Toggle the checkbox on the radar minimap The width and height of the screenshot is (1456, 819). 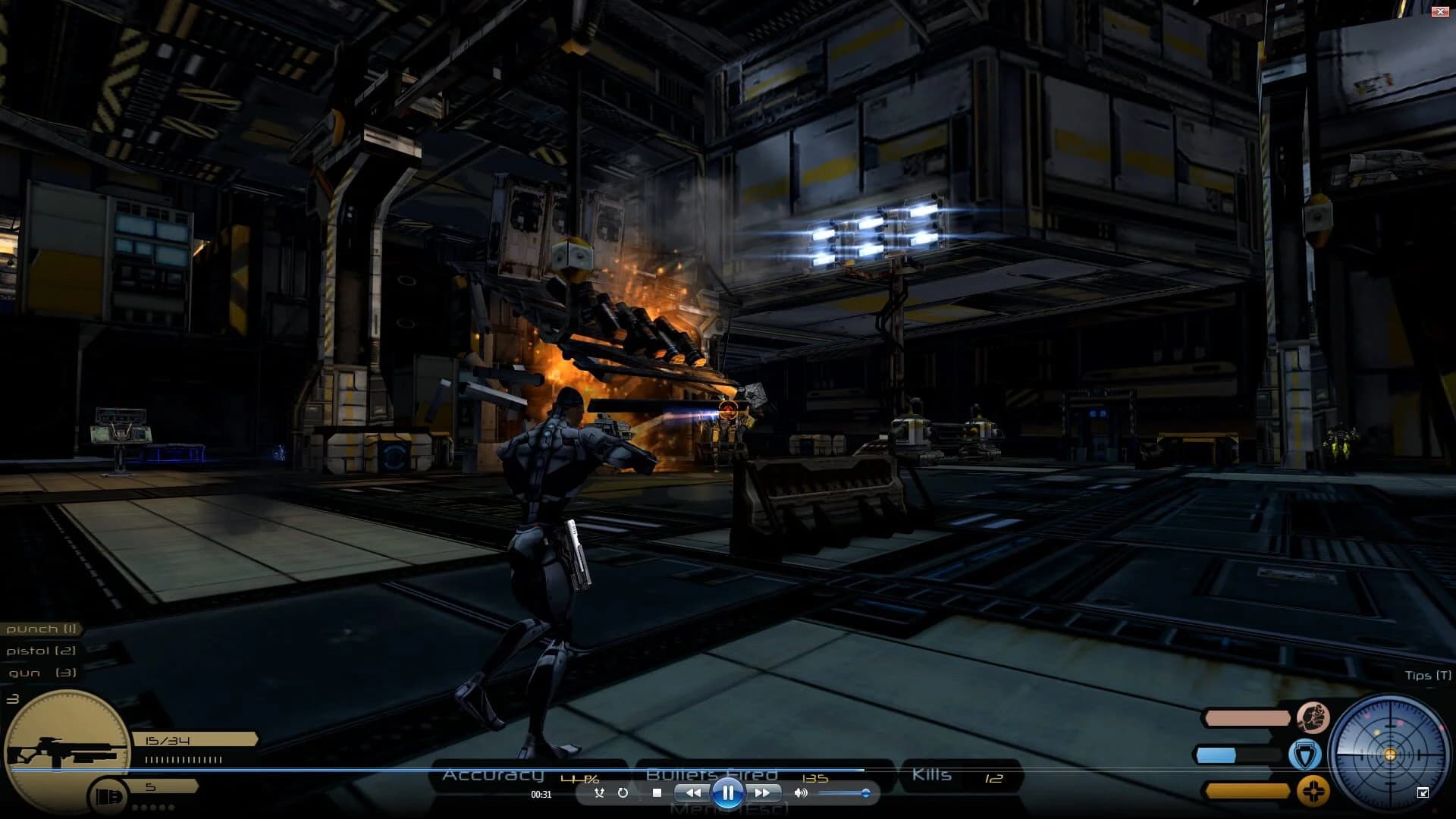(1423, 792)
